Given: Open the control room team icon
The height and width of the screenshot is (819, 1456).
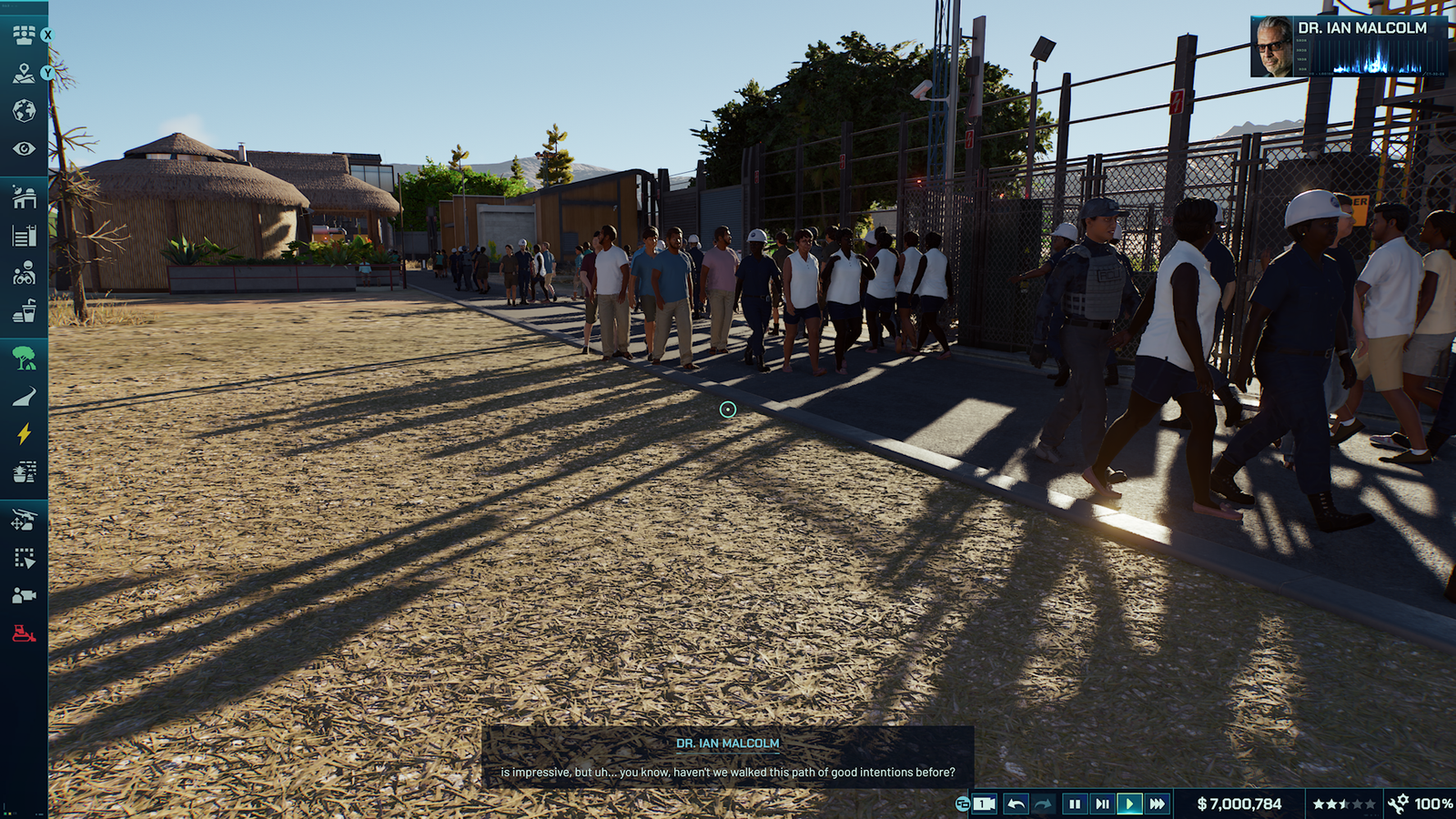Looking at the screenshot, I should pyautogui.click(x=24, y=35).
